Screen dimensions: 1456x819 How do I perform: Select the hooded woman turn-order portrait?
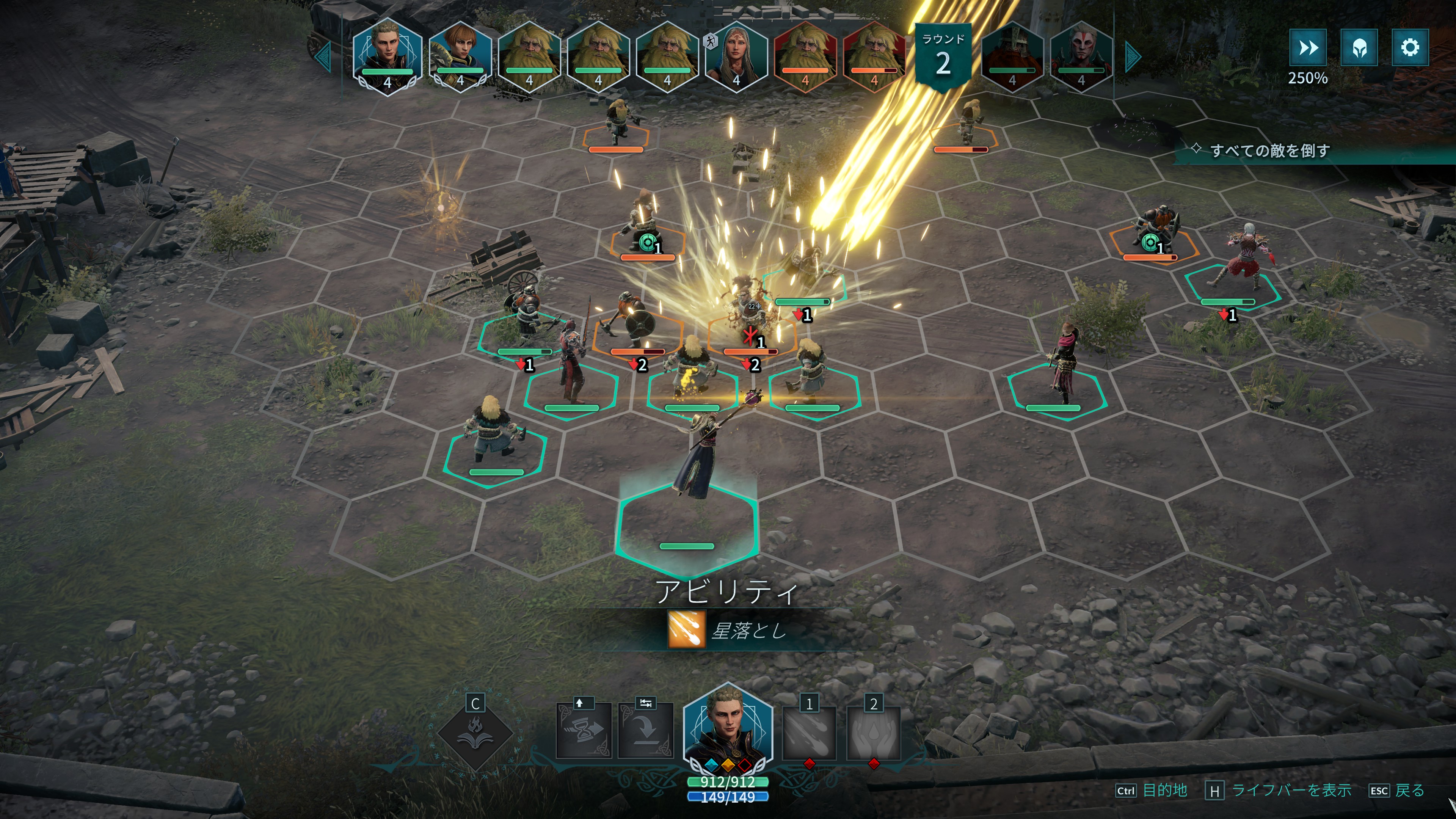tap(736, 56)
